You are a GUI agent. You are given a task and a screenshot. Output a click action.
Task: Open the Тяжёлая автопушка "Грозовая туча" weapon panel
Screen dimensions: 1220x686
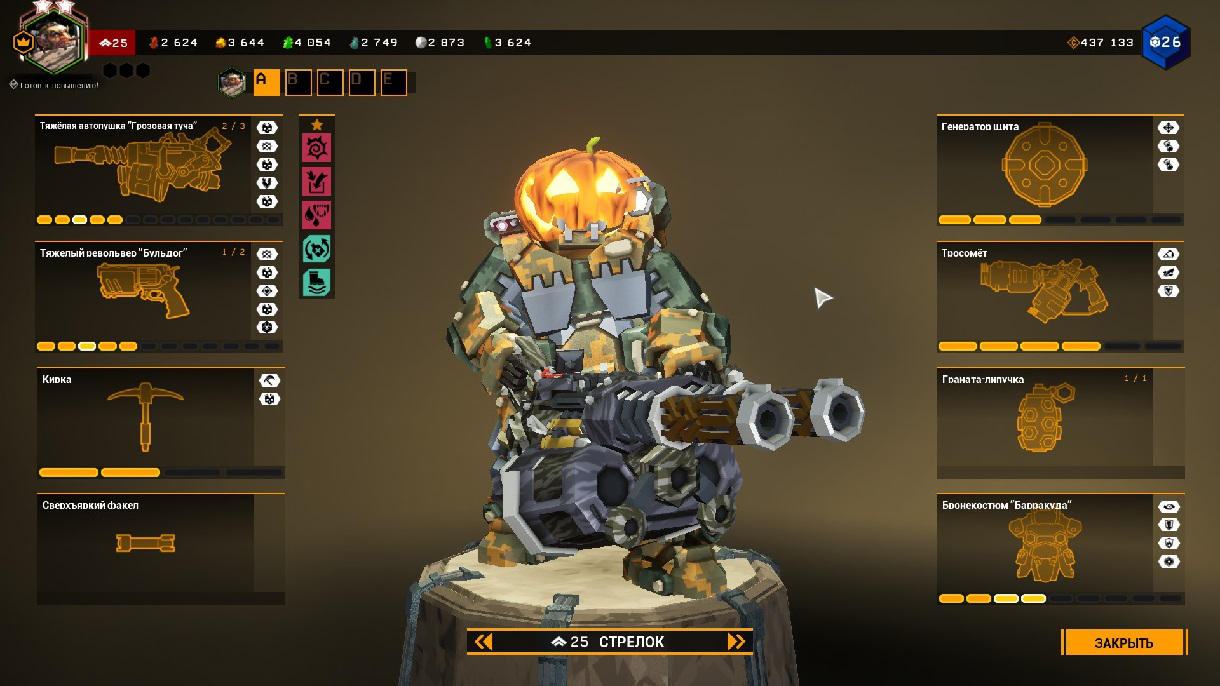click(x=145, y=170)
